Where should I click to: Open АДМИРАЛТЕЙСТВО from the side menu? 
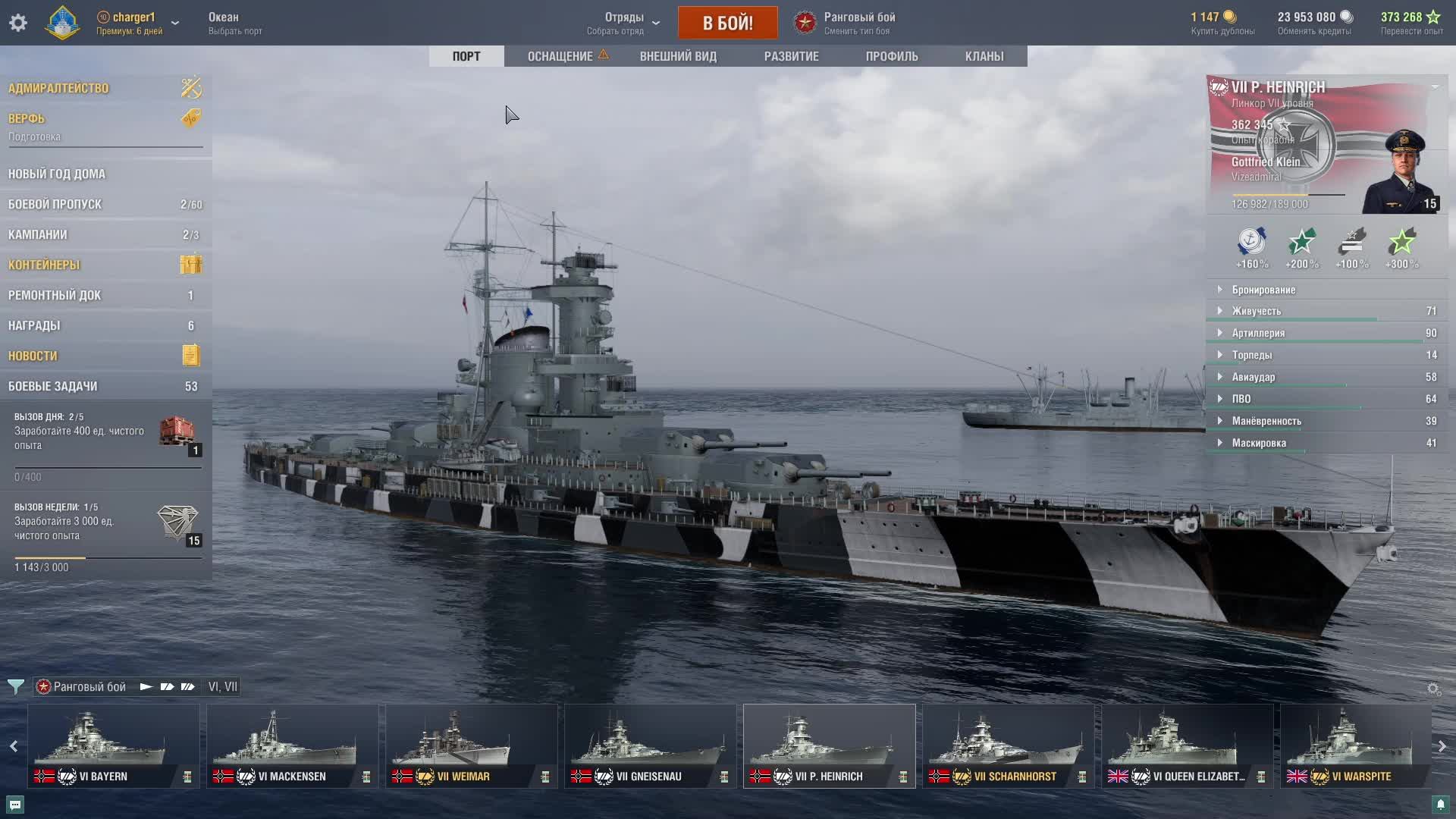click(58, 88)
